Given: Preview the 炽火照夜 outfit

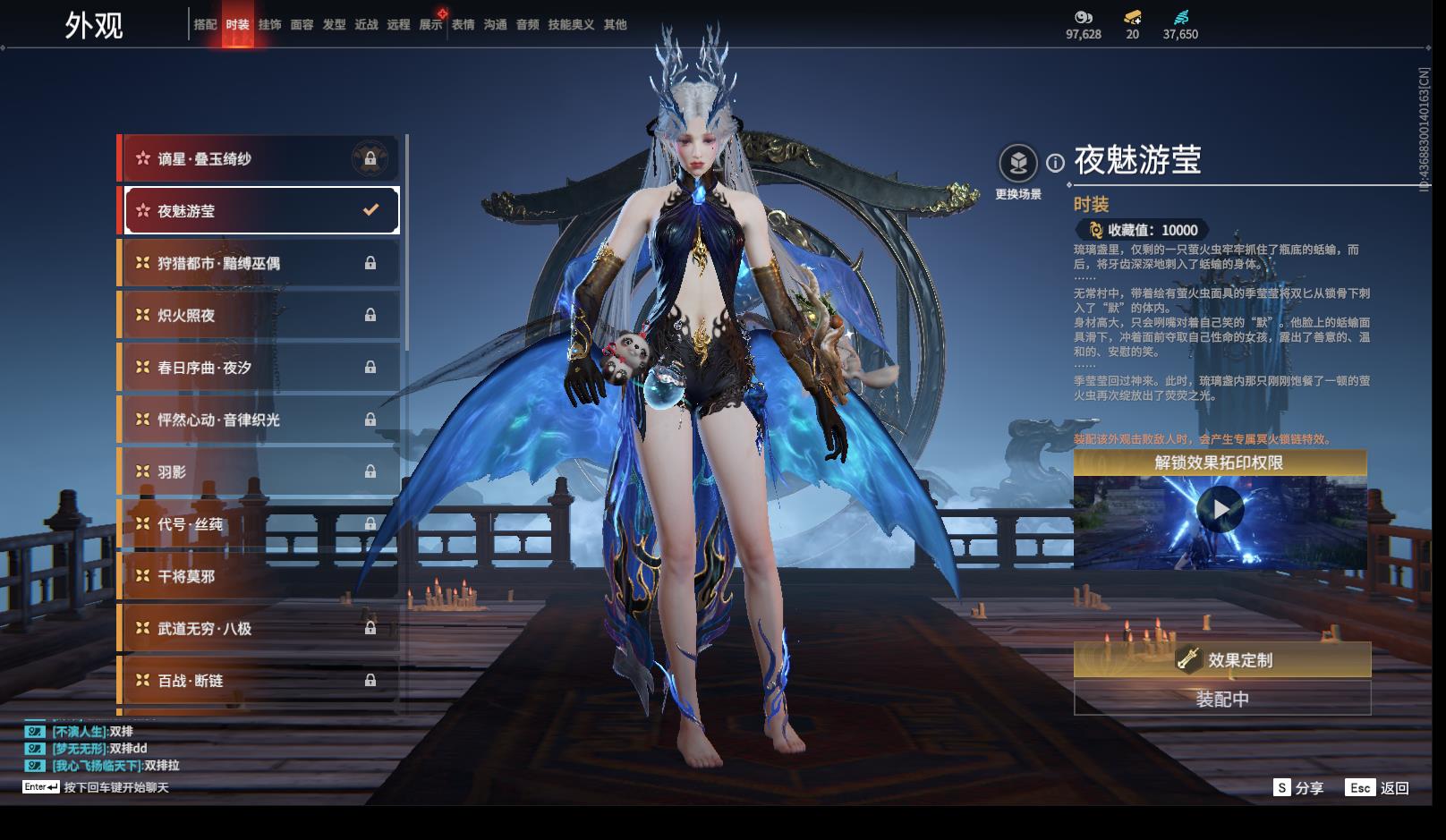Looking at the screenshot, I should [259, 315].
